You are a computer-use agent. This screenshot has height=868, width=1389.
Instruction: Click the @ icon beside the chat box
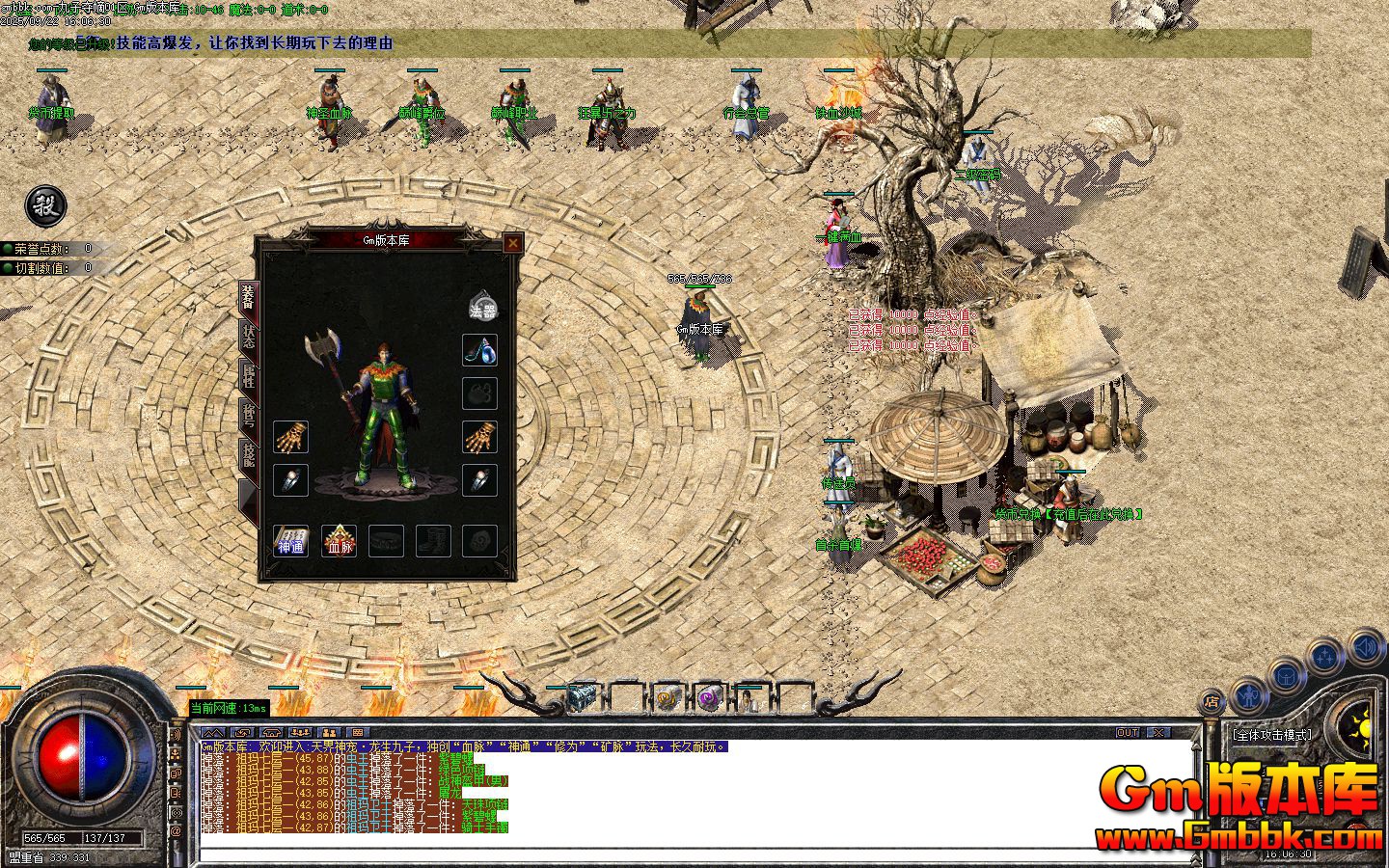point(176,830)
